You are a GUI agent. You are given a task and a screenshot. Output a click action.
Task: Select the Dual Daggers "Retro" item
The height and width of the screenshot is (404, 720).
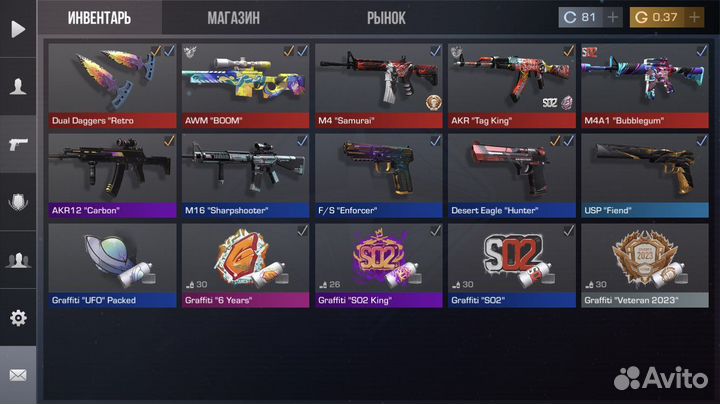(x=112, y=85)
